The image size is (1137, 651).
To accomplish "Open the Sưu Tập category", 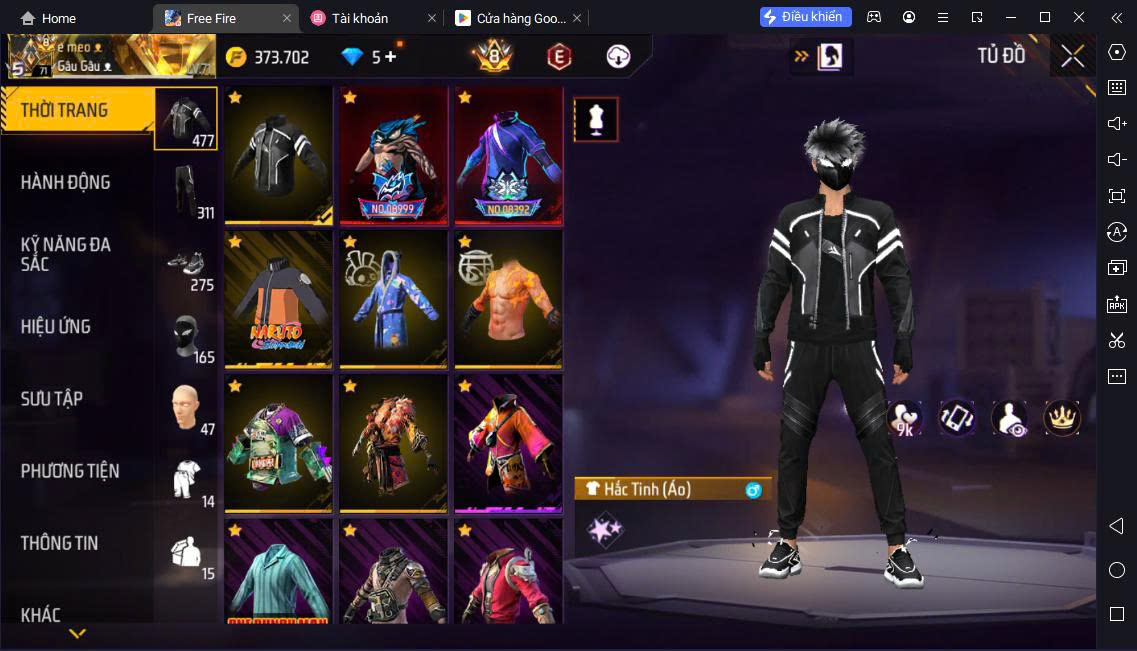I will pos(52,398).
